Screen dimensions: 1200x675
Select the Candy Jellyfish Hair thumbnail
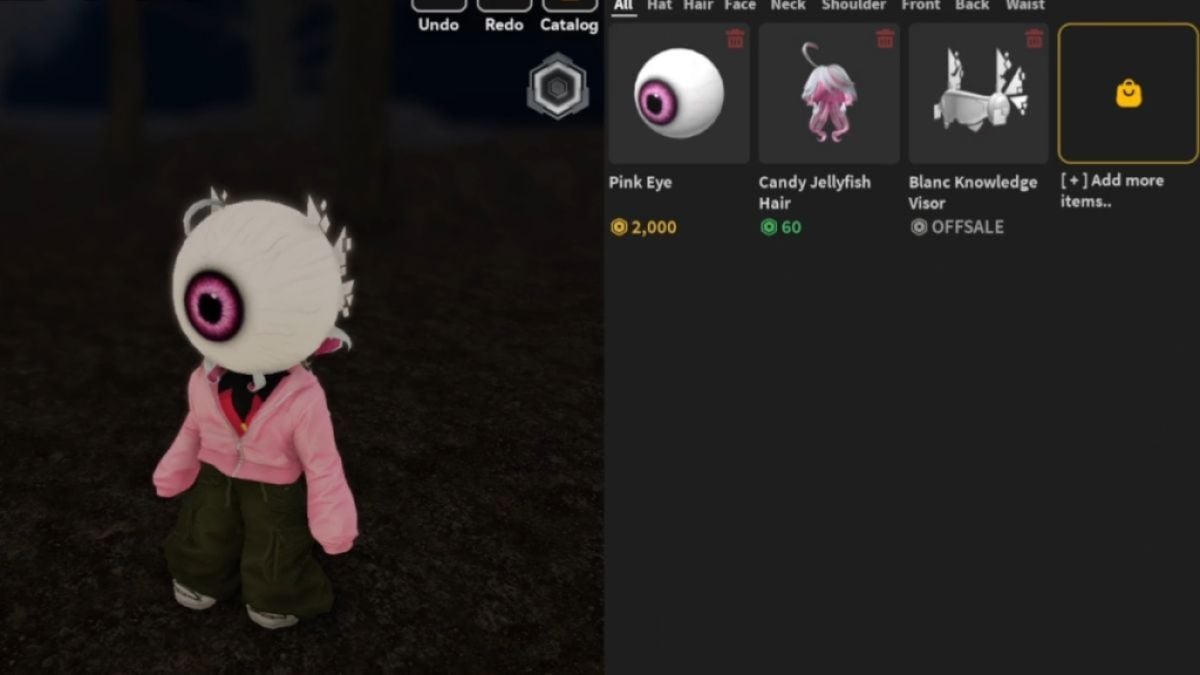(829, 95)
